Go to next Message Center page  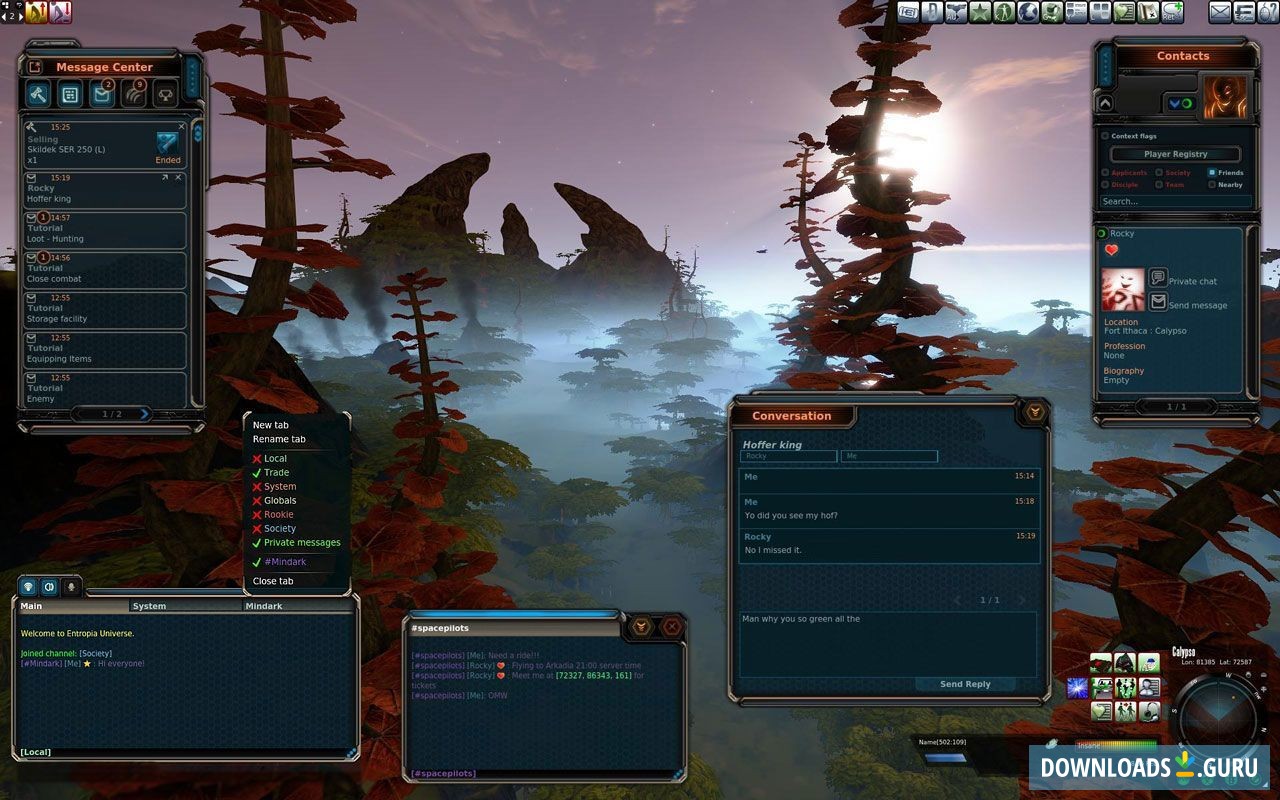pos(144,414)
